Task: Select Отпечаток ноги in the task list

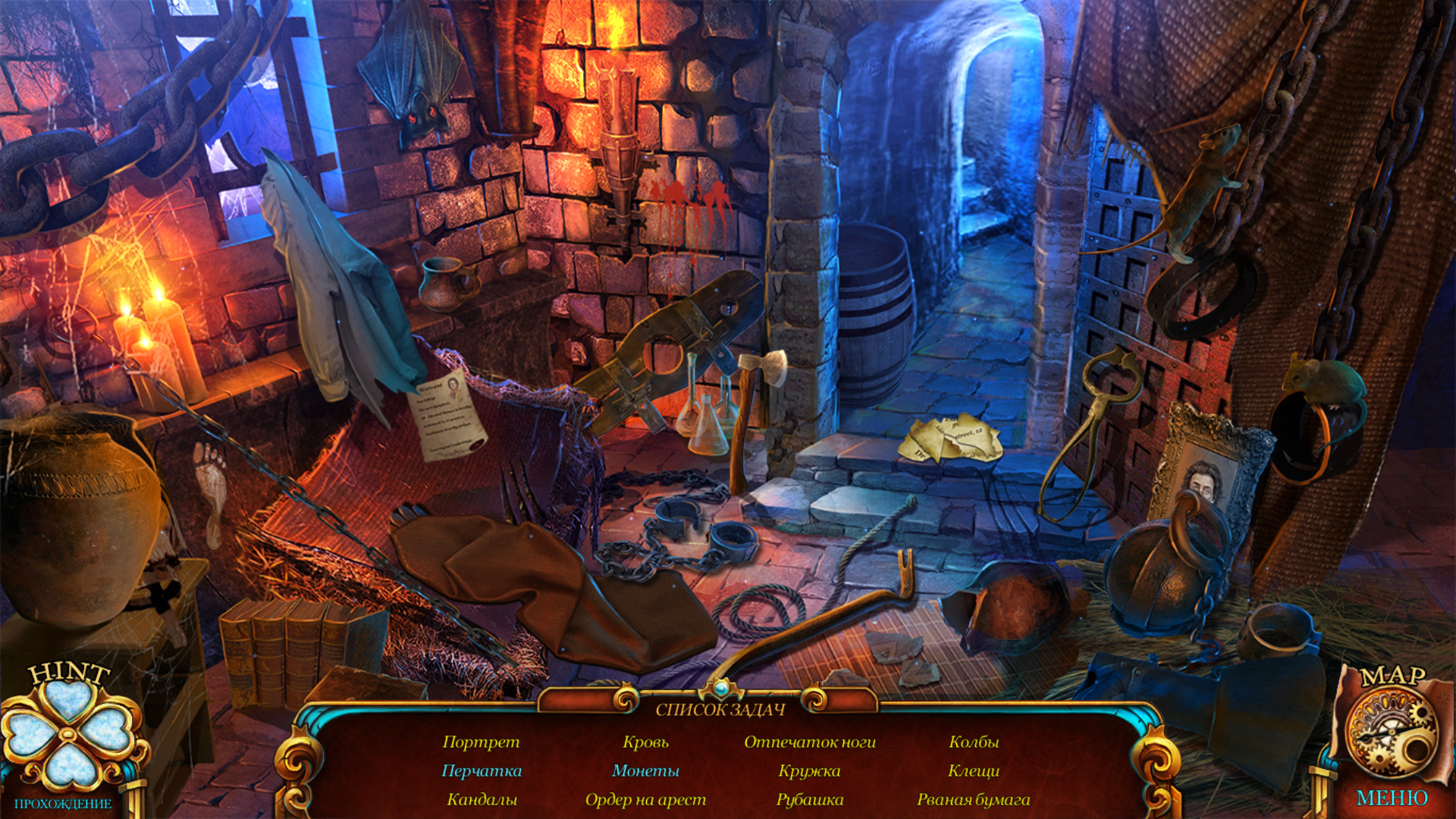Action: pyautogui.click(x=809, y=742)
